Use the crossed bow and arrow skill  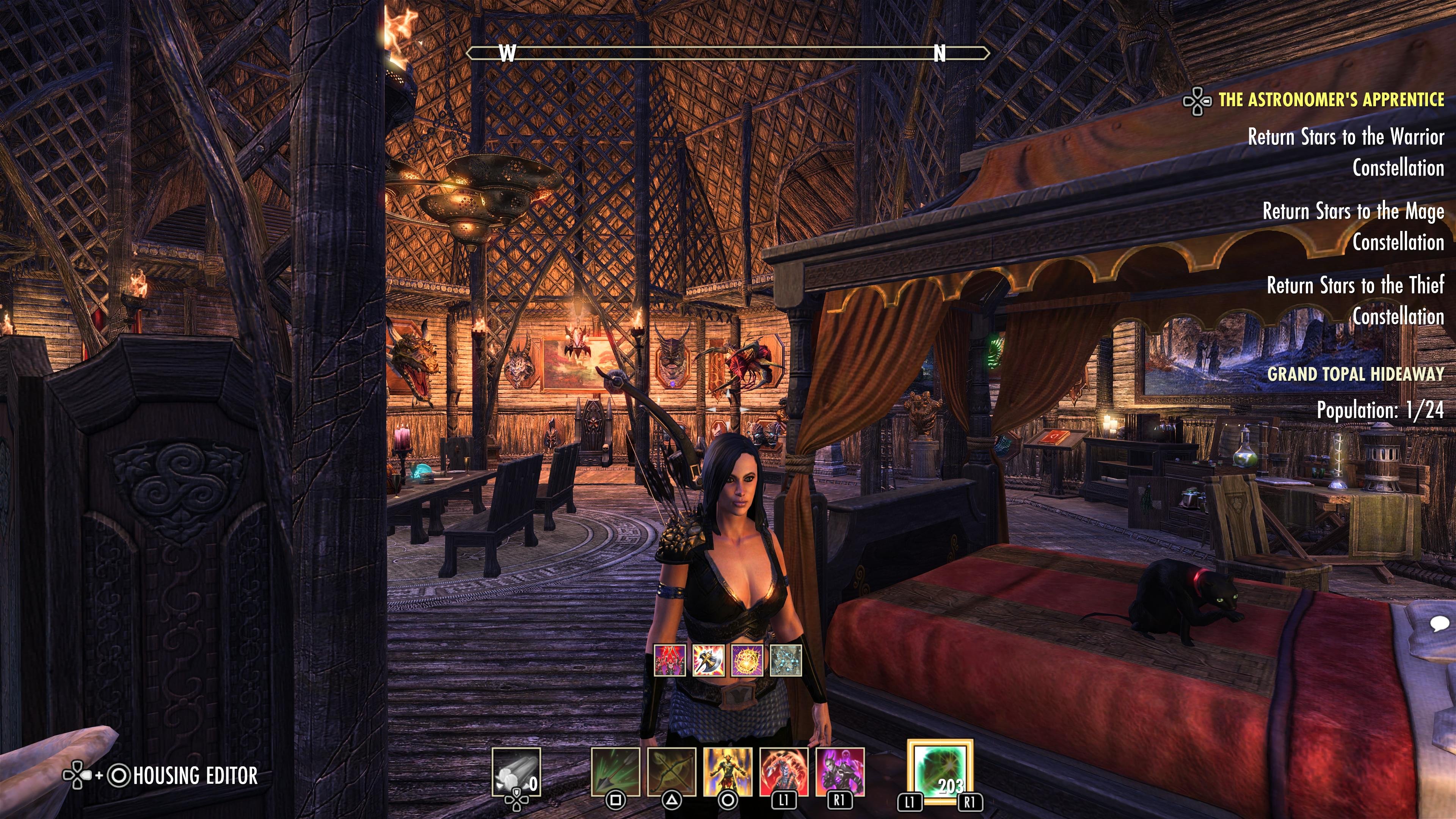[672, 772]
